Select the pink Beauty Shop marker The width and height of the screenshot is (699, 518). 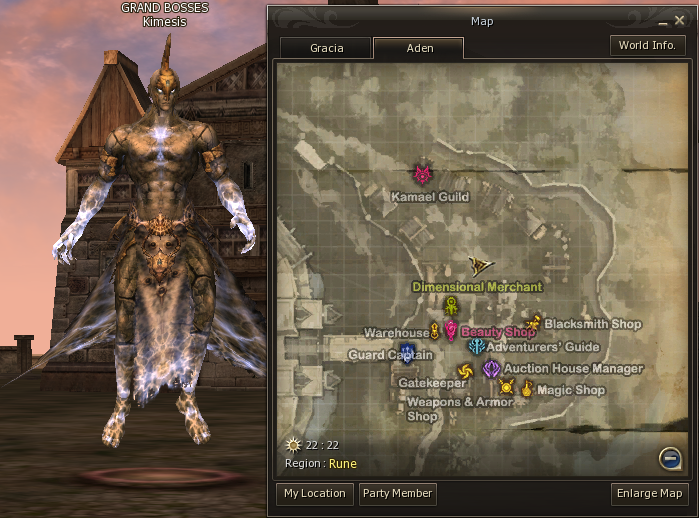[x=451, y=330]
